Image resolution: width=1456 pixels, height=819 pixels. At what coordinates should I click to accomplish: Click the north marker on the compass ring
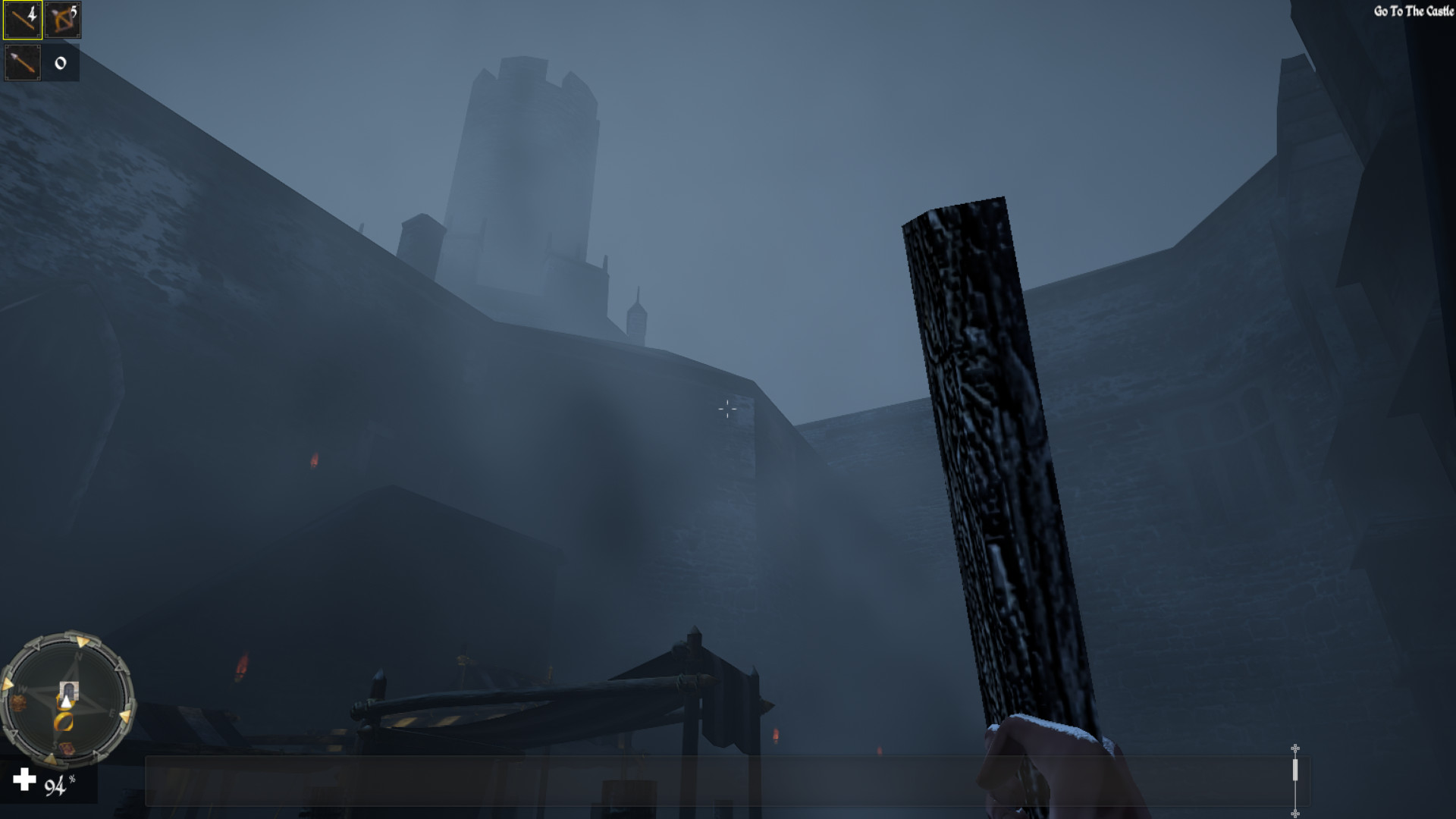tap(78, 654)
